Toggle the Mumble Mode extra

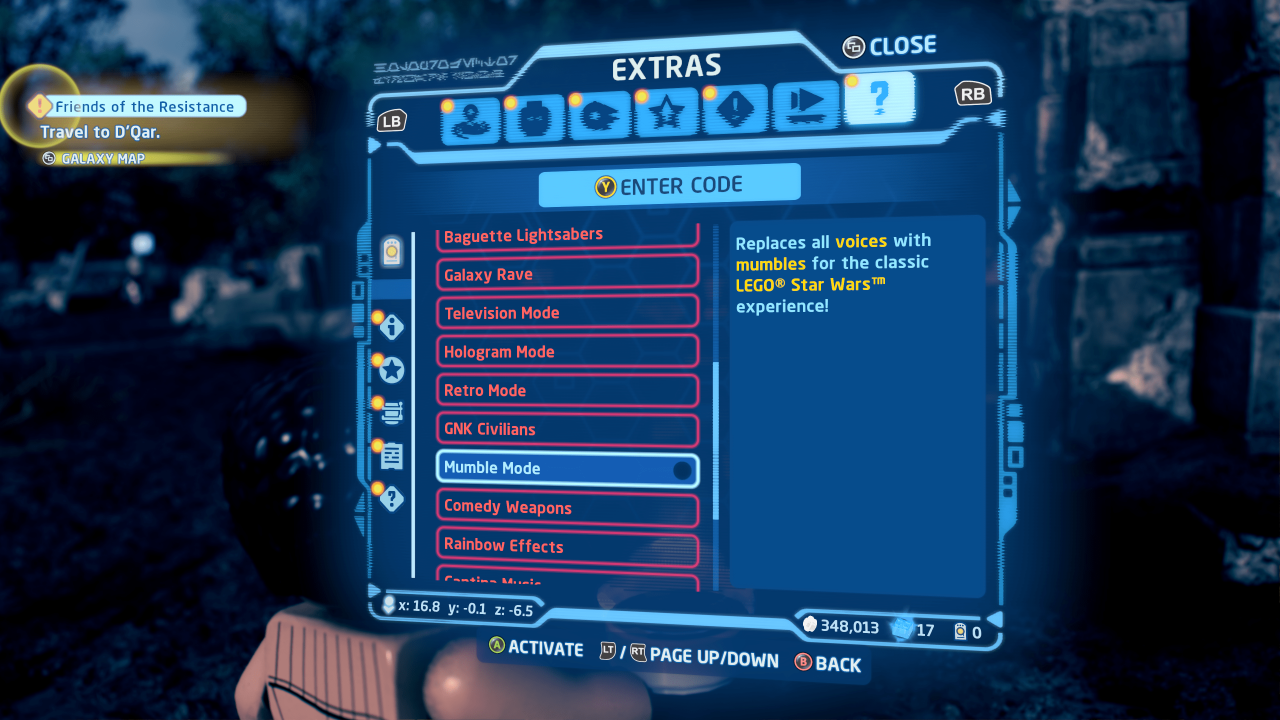click(x=567, y=468)
